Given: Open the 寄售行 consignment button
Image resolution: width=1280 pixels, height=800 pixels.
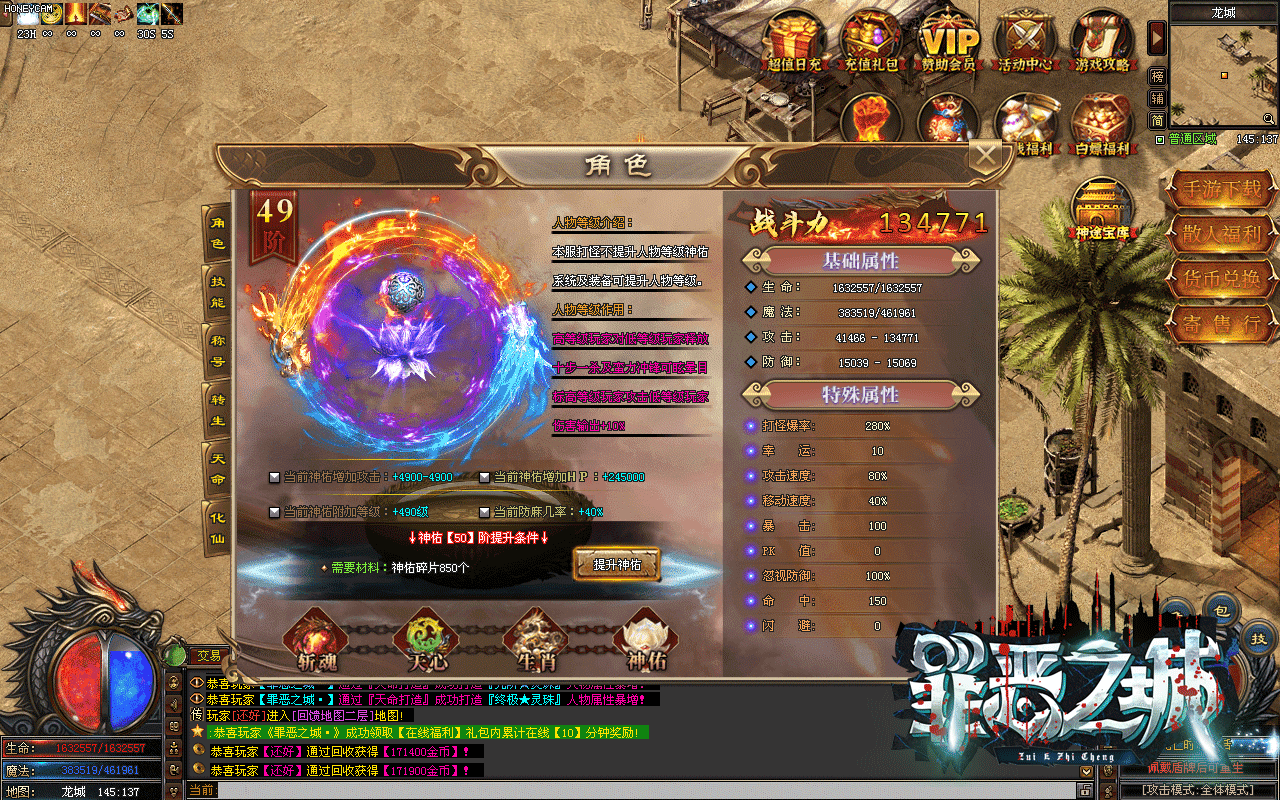Looking at the screenshot, I should (1221, 323).
